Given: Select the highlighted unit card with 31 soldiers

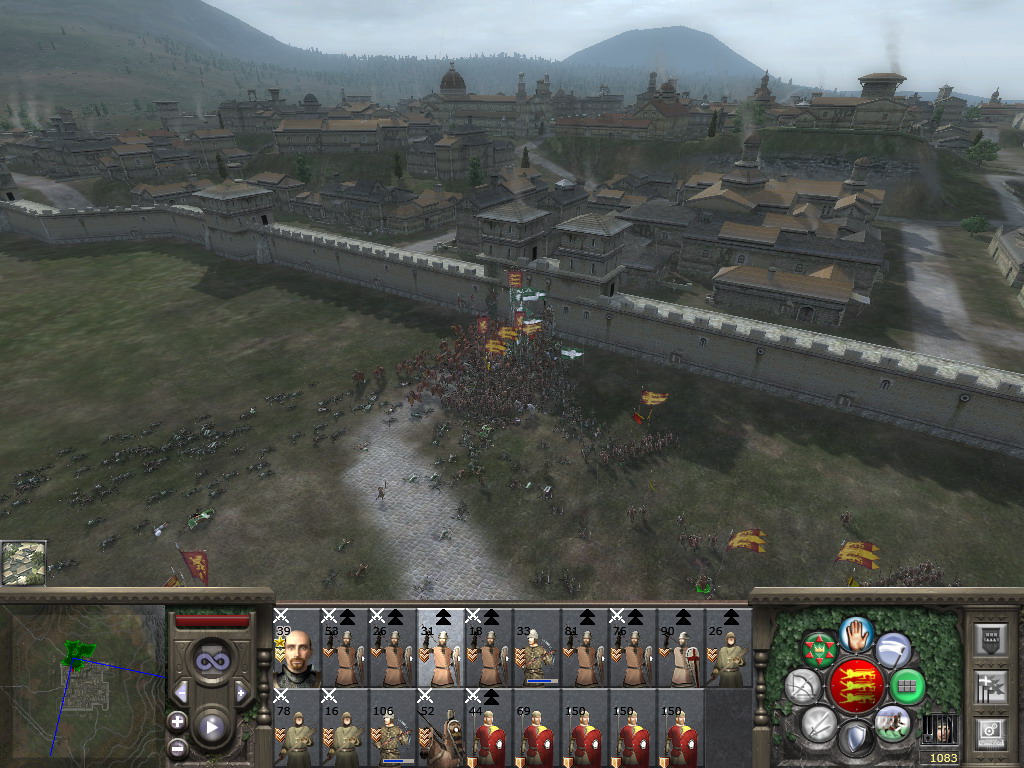Looking at the screenshot, I should pyautogui.click(x=440, y=648).
